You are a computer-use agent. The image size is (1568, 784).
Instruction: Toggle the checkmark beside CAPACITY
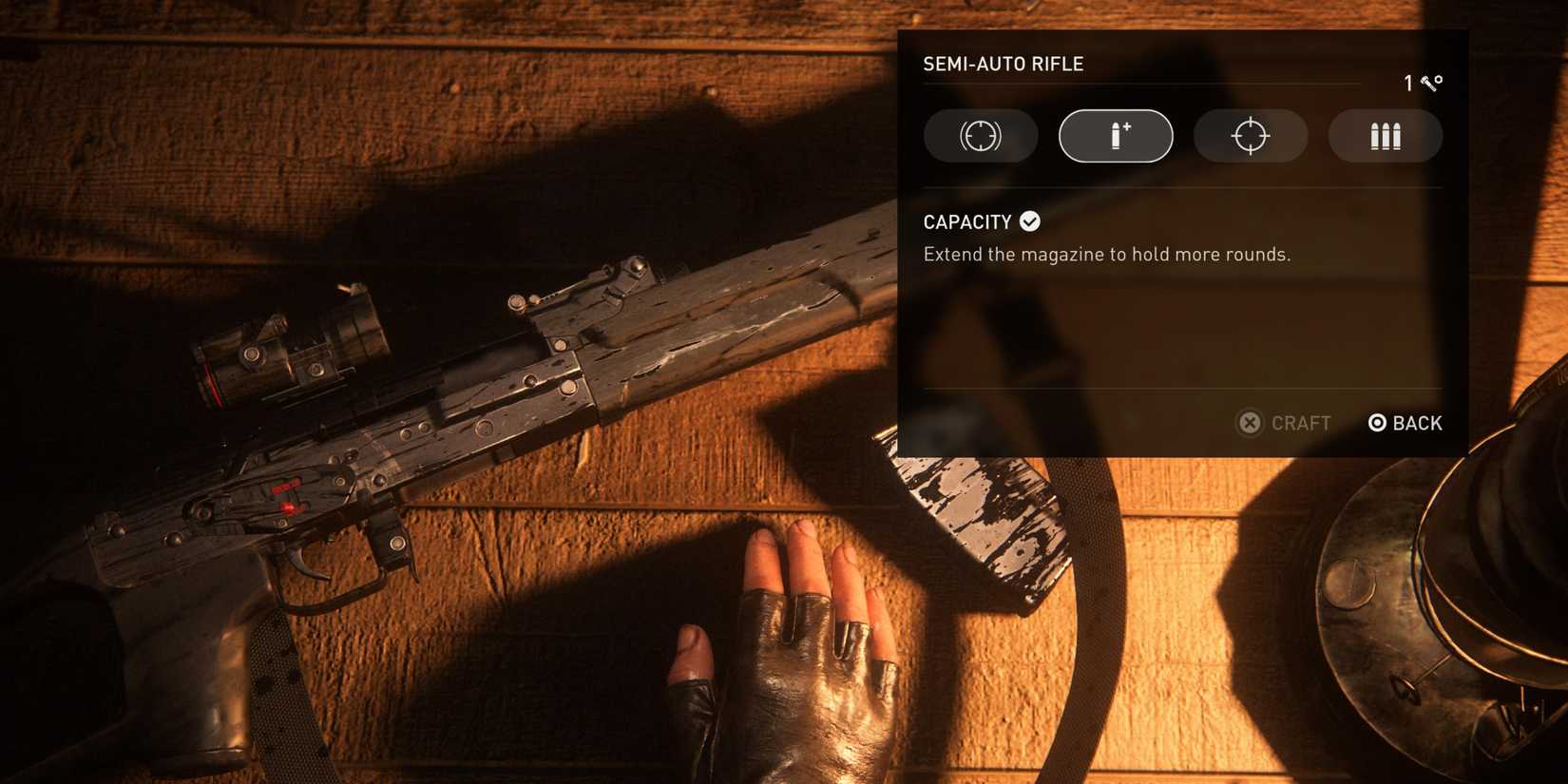(1029, 220)
